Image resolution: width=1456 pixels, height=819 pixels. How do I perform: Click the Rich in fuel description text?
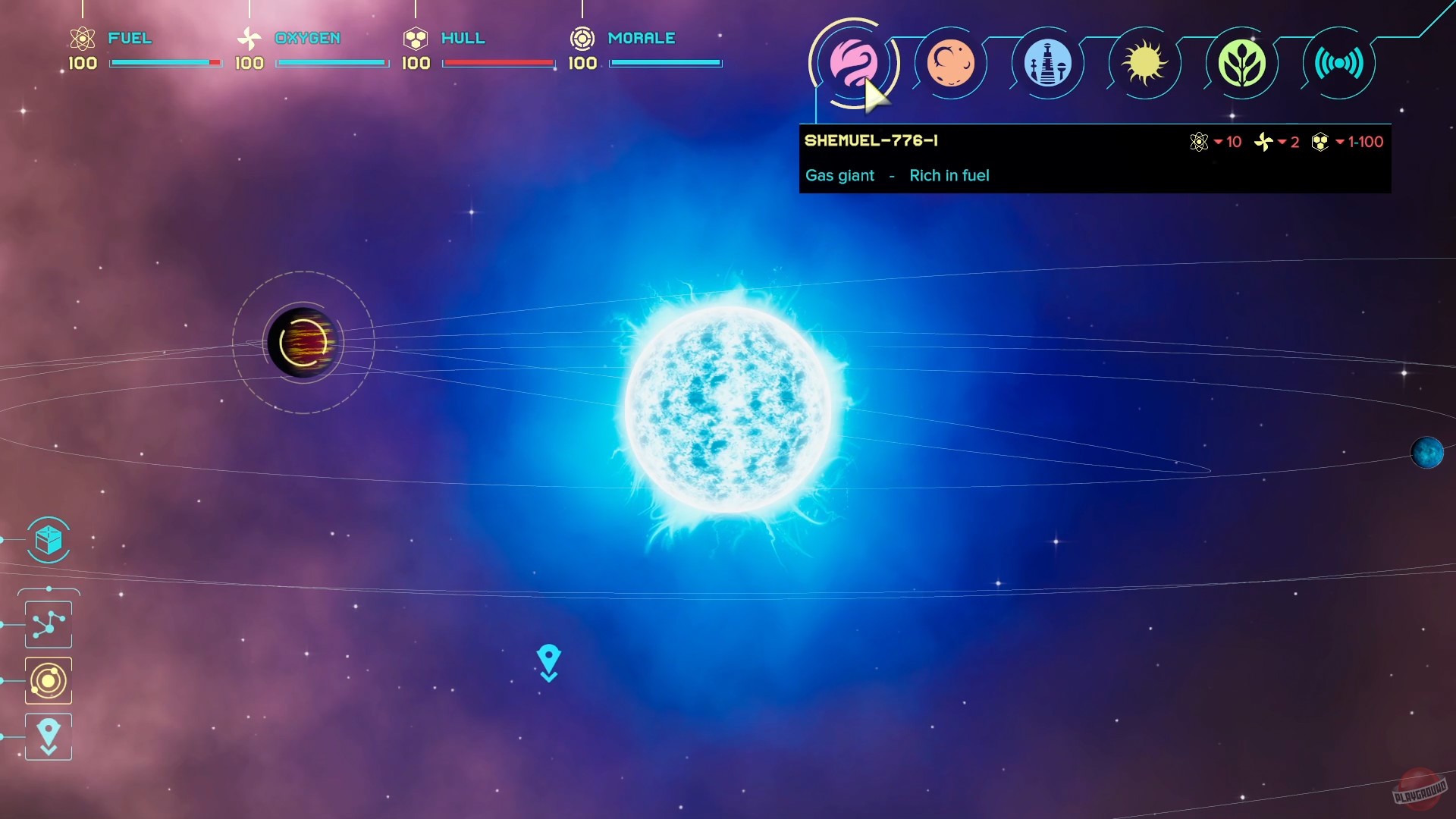pyautogui.click(x=949, y=175)
